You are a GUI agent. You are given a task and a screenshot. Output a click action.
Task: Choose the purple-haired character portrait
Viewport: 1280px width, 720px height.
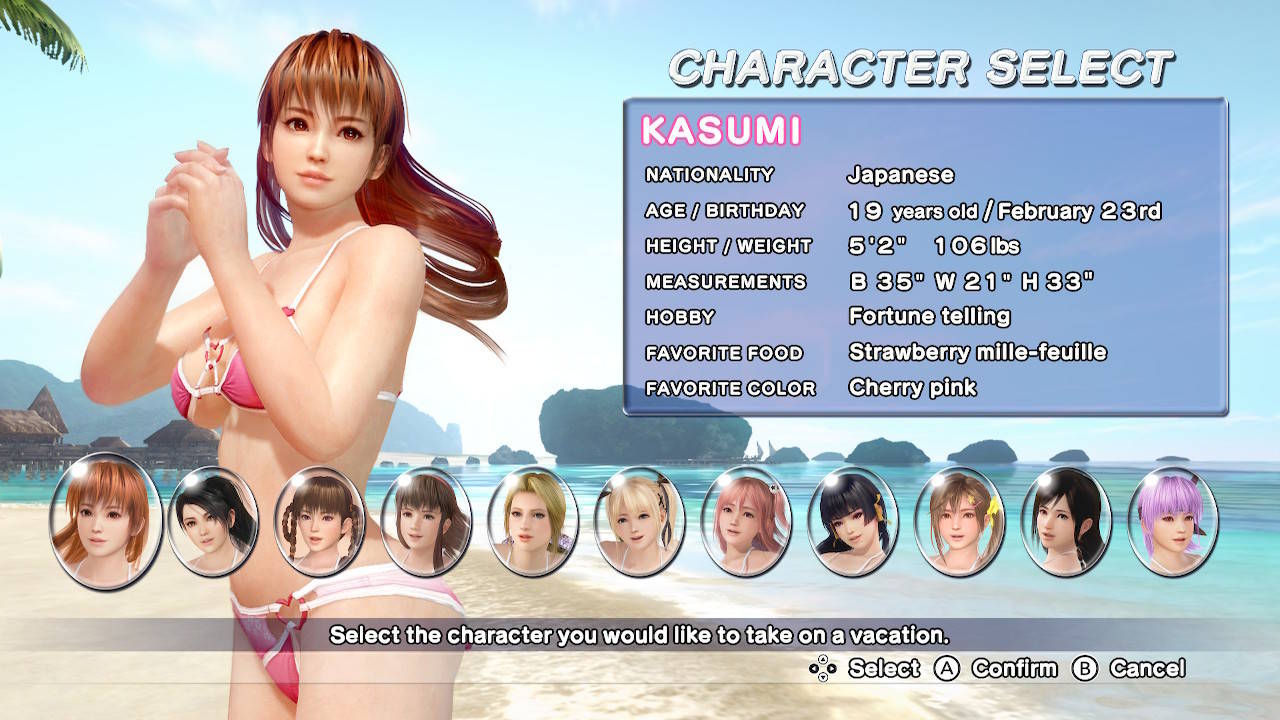[x=1173, y=522]
